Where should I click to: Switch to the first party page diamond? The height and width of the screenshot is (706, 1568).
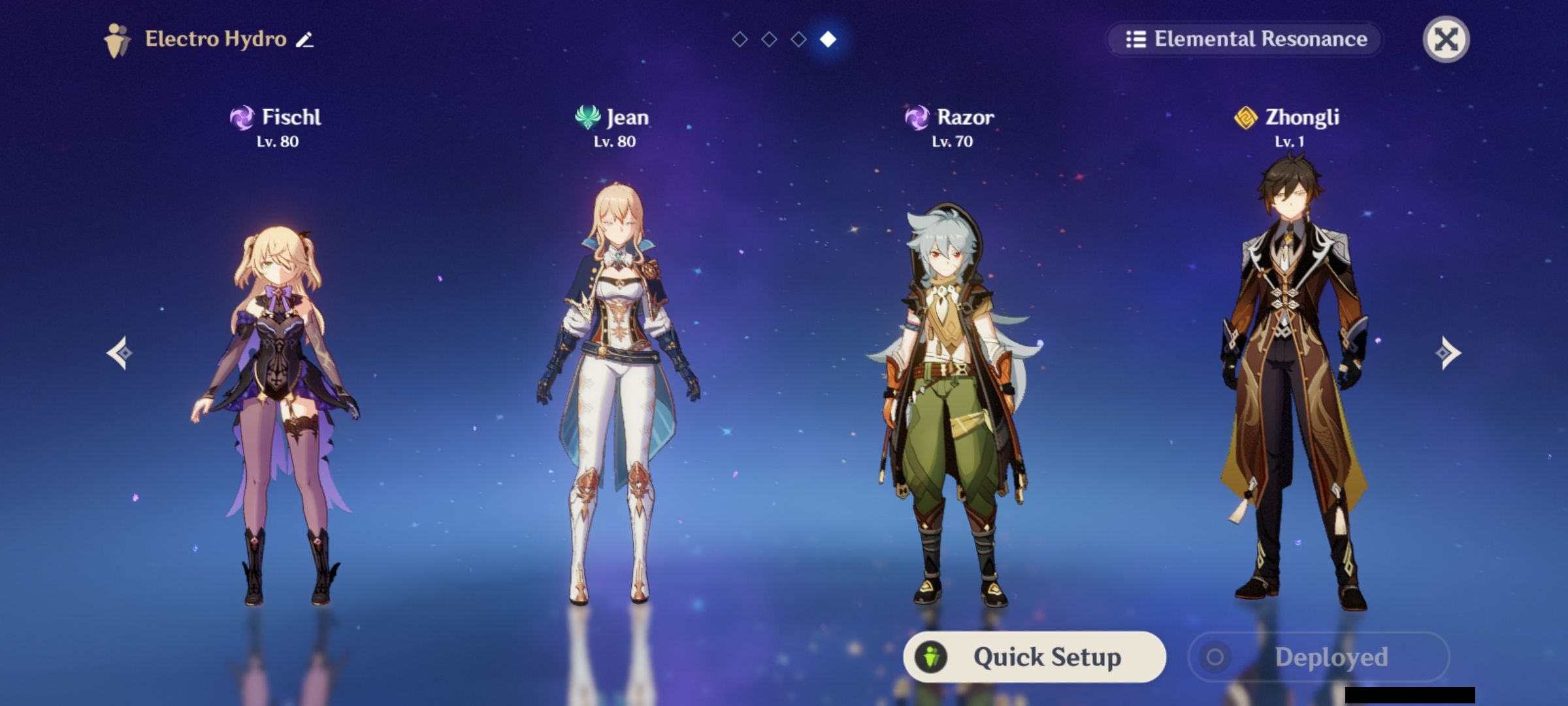coord(740,40)
